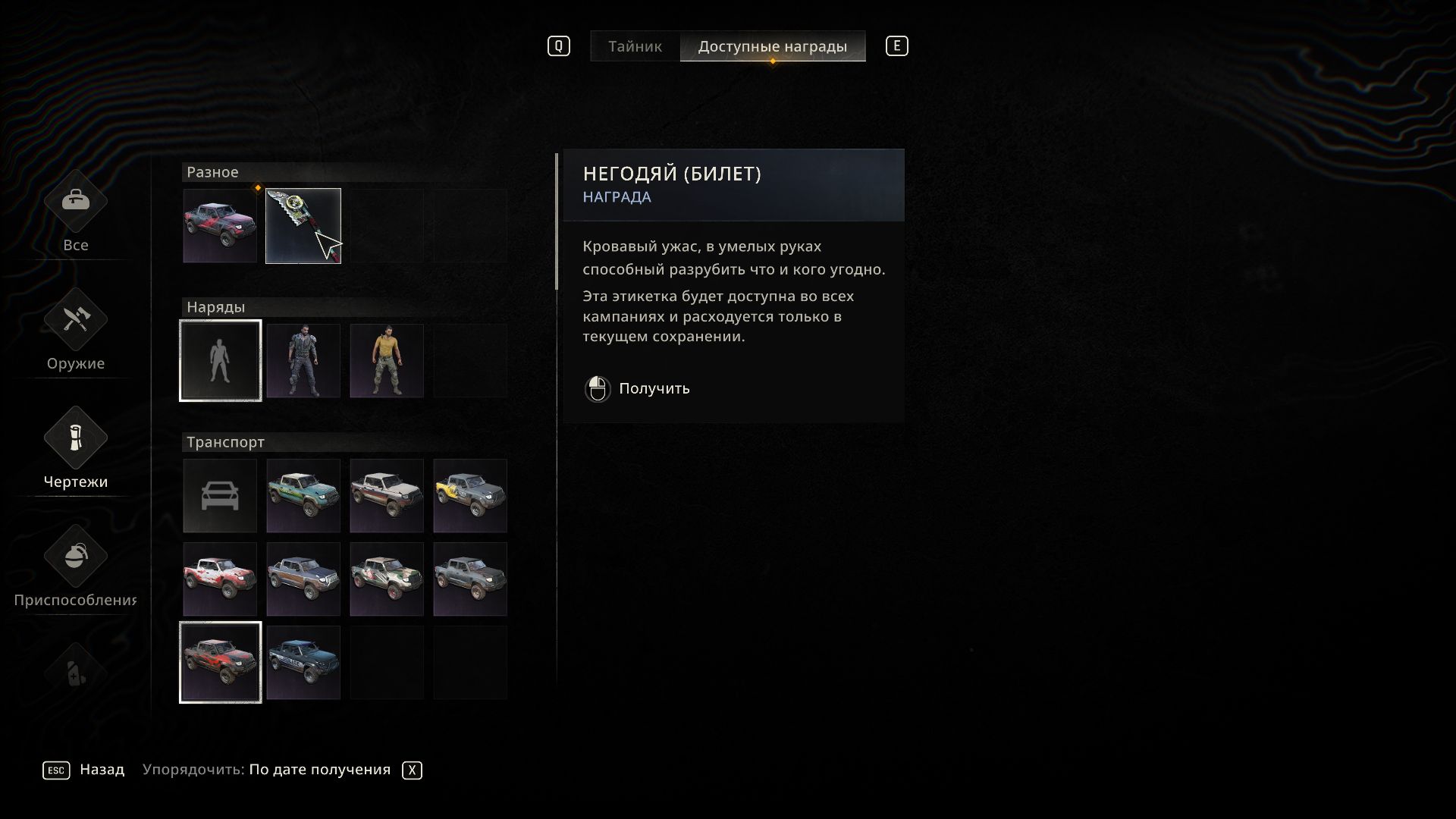Open the Доступные награды tab

click(772, 46)
